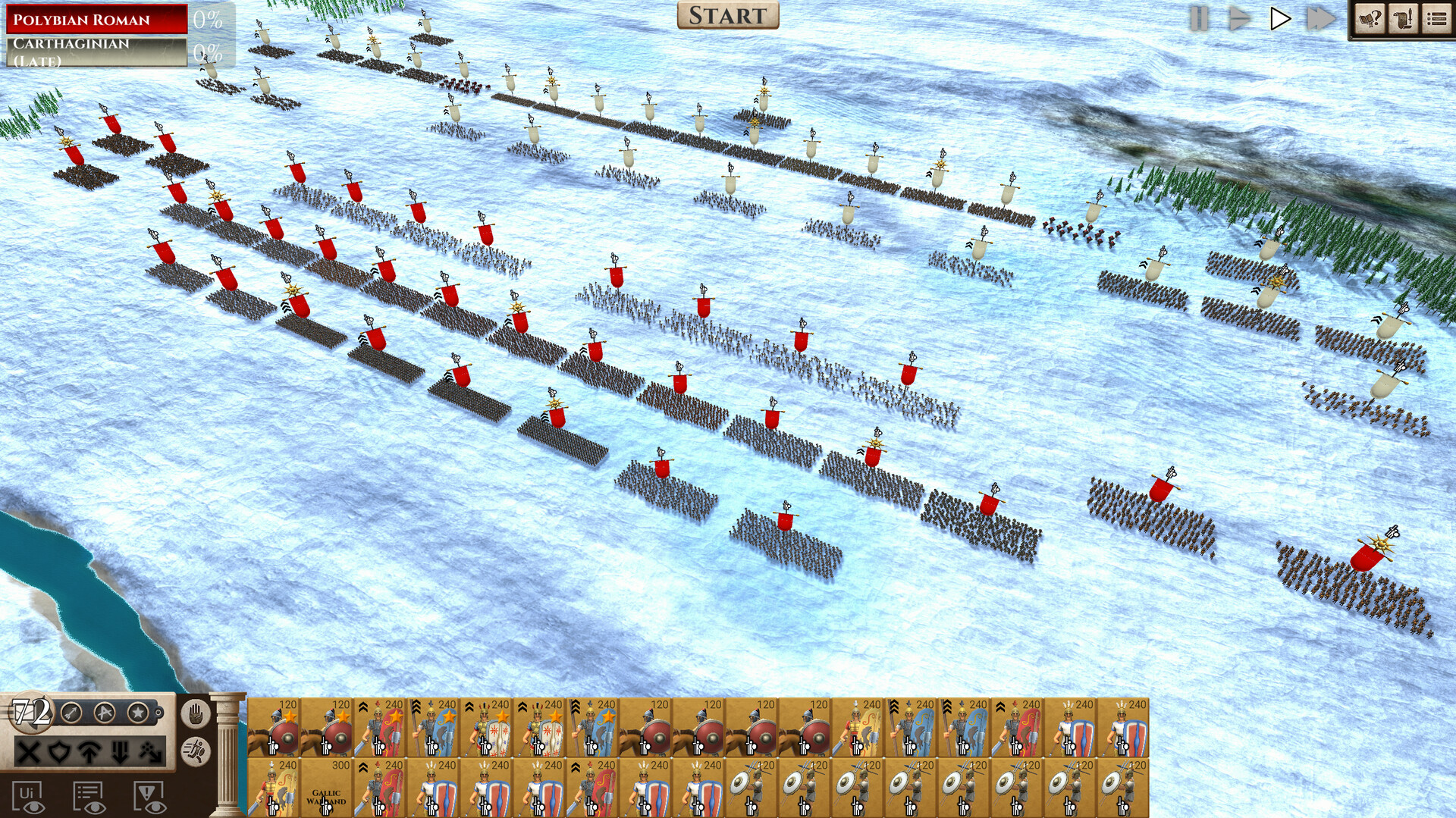The height and width of the screenshot is (818, 1456).
Task: Cancel orders using the X icon
Action: pos(28,754)
